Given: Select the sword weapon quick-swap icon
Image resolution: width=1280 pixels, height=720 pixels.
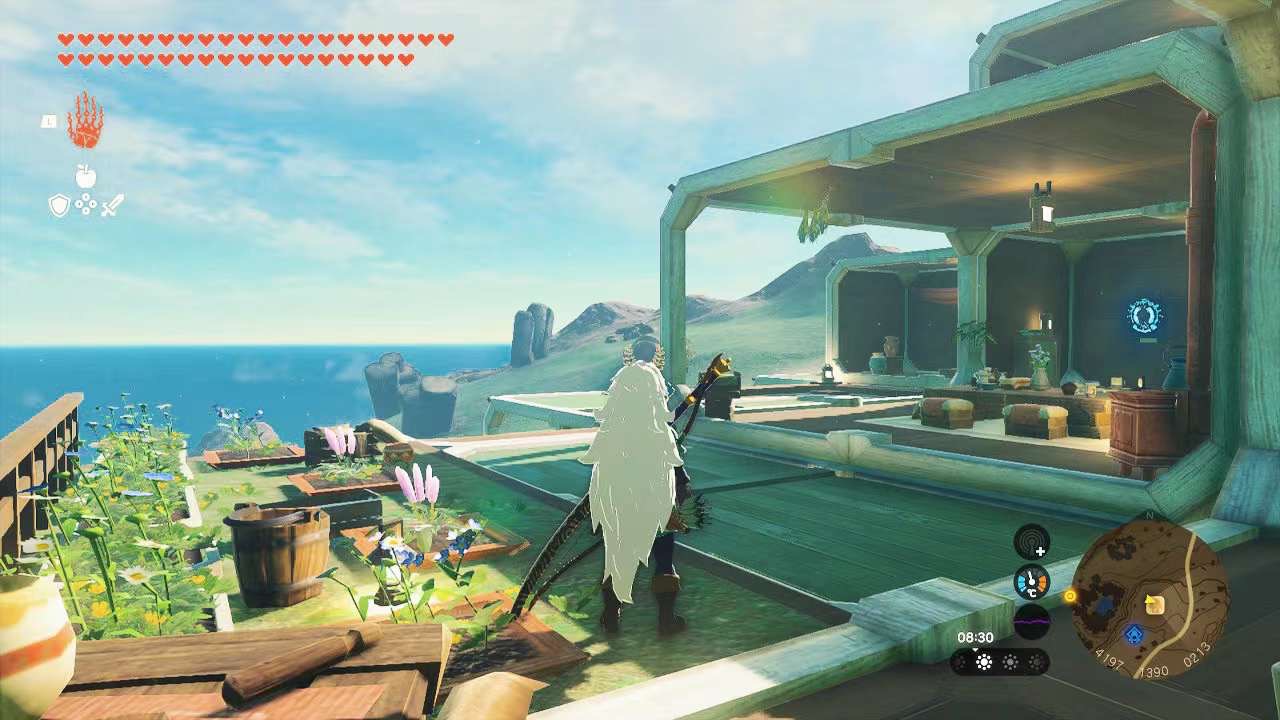Looking at the screenshot, I should [x=112, y=206].
